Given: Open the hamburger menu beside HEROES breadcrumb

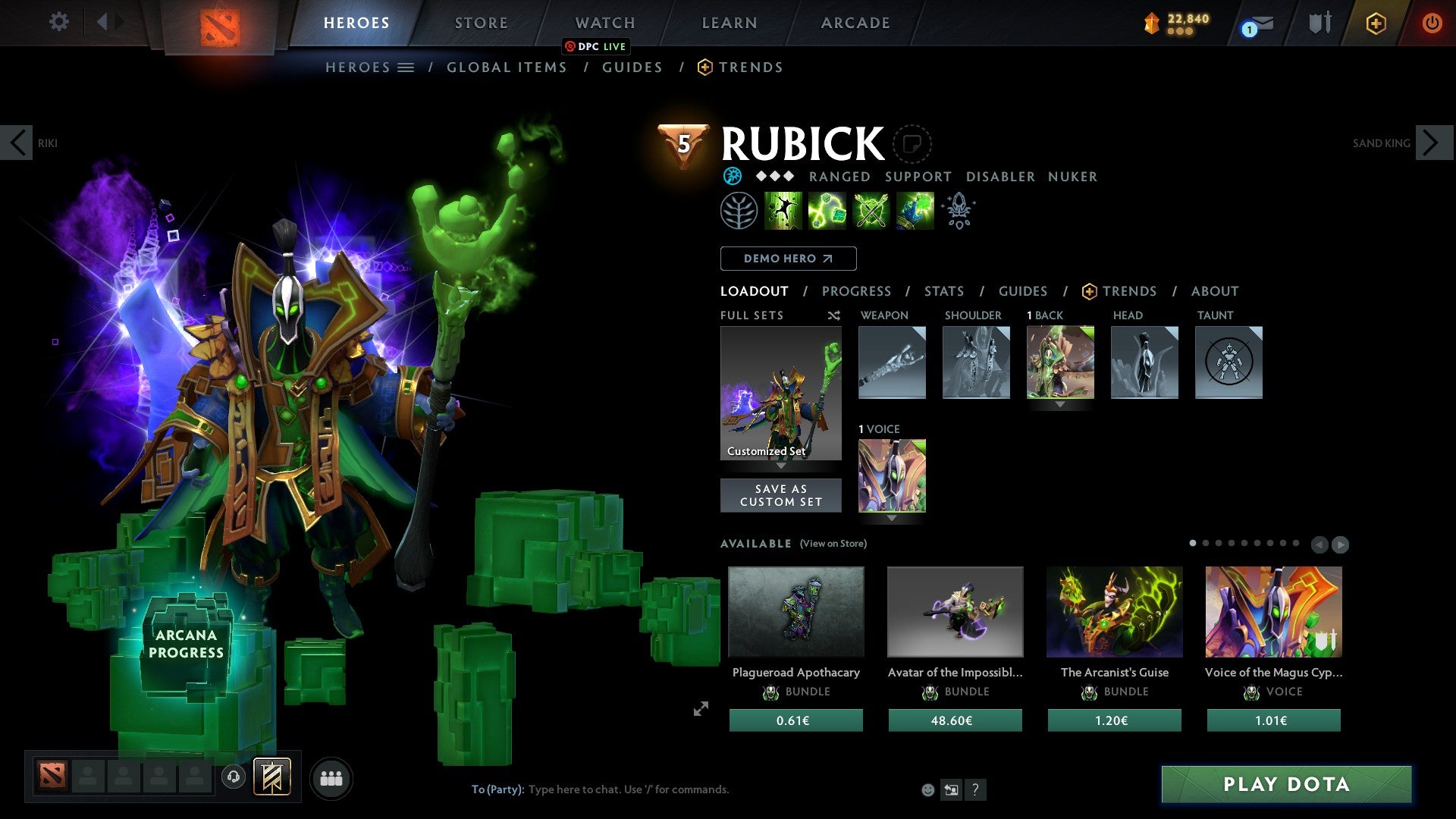Looking at the screenshot, I should coord(406,67).
